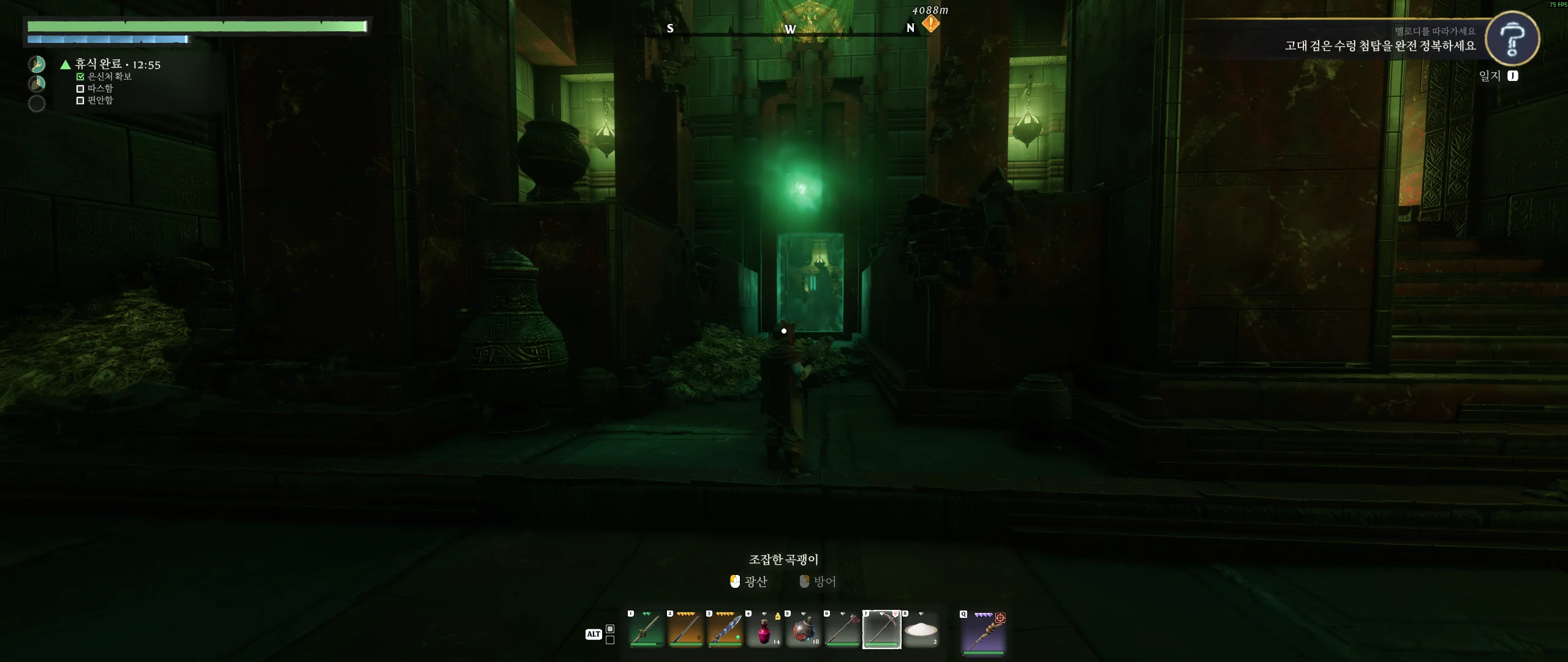Click the orange quest marker on the compass
1568x662 pixels.
point(930,24)
